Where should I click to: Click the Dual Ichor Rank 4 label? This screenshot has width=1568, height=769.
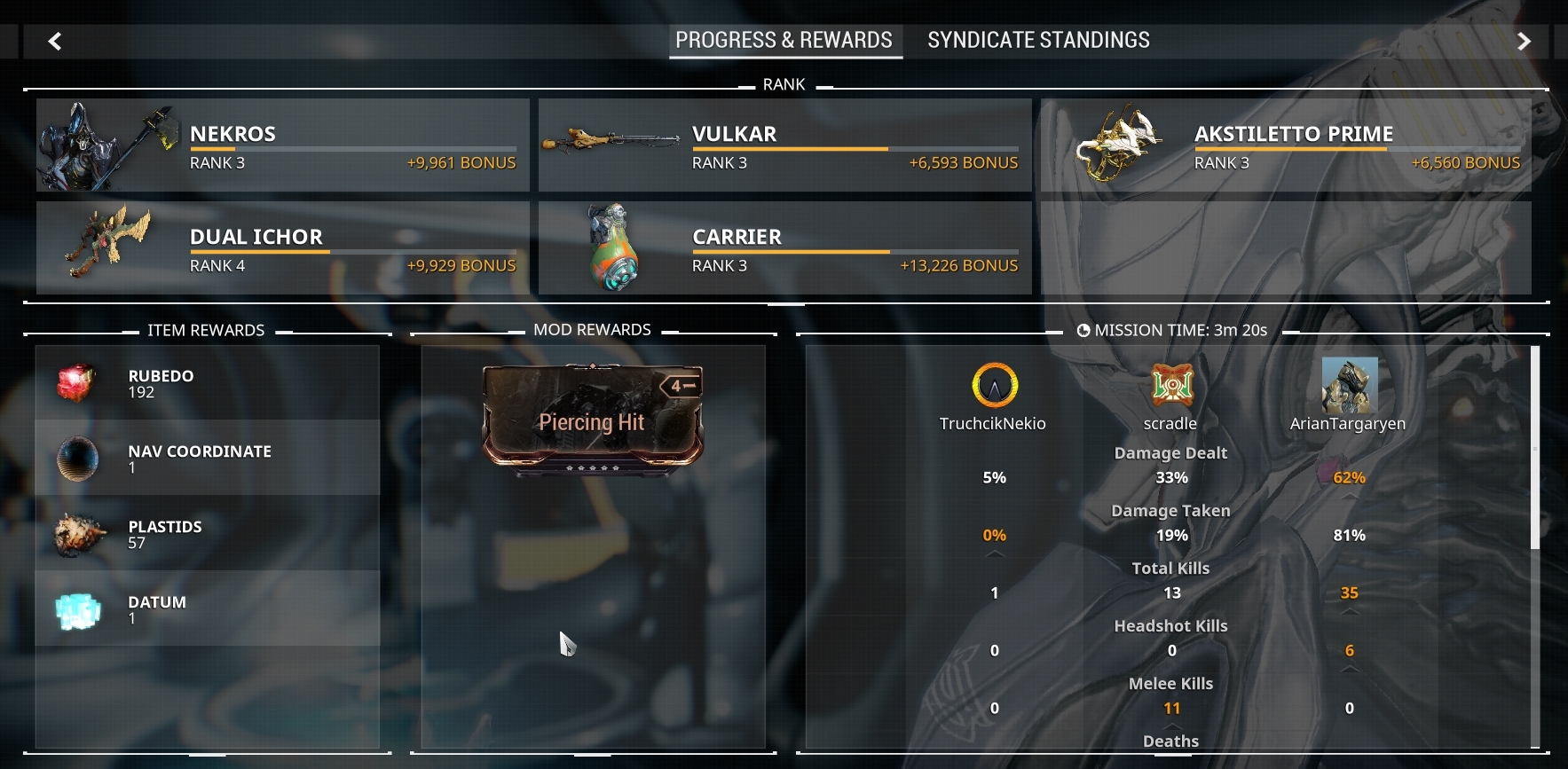coord(217,264)
